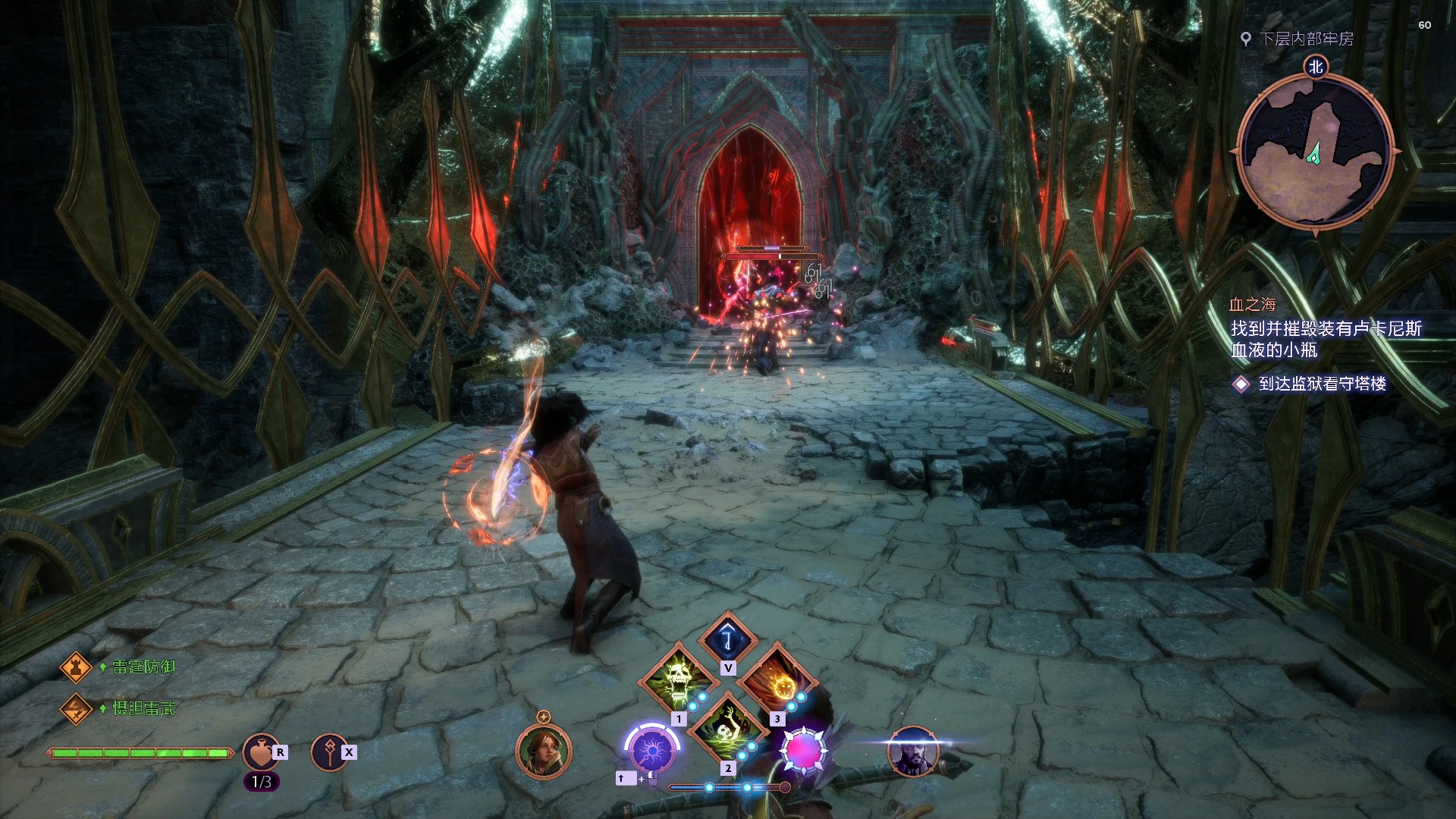Select the bearded male companion portrait

coord(913,752)
